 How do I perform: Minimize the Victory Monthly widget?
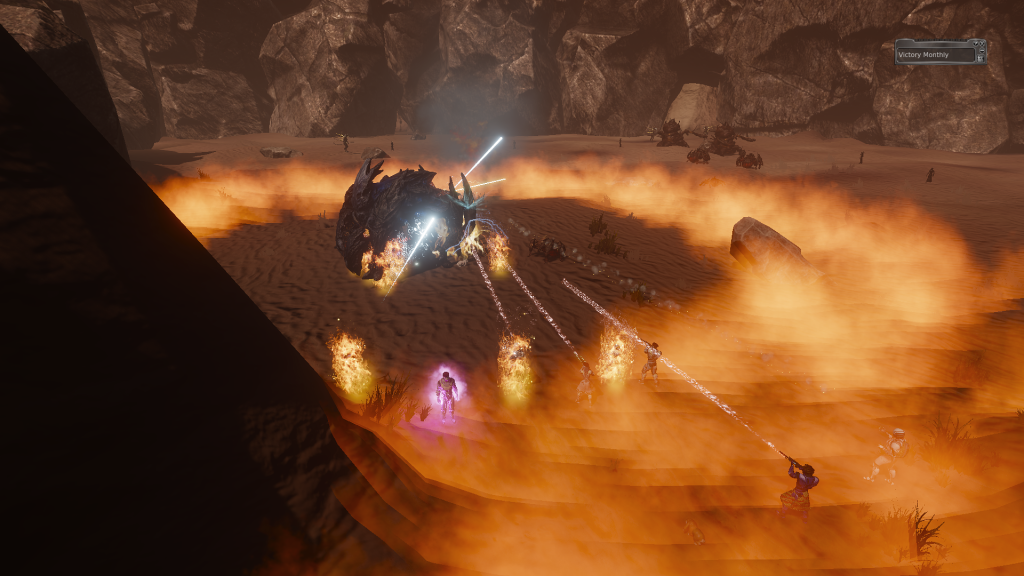click(x=982, y=51)
